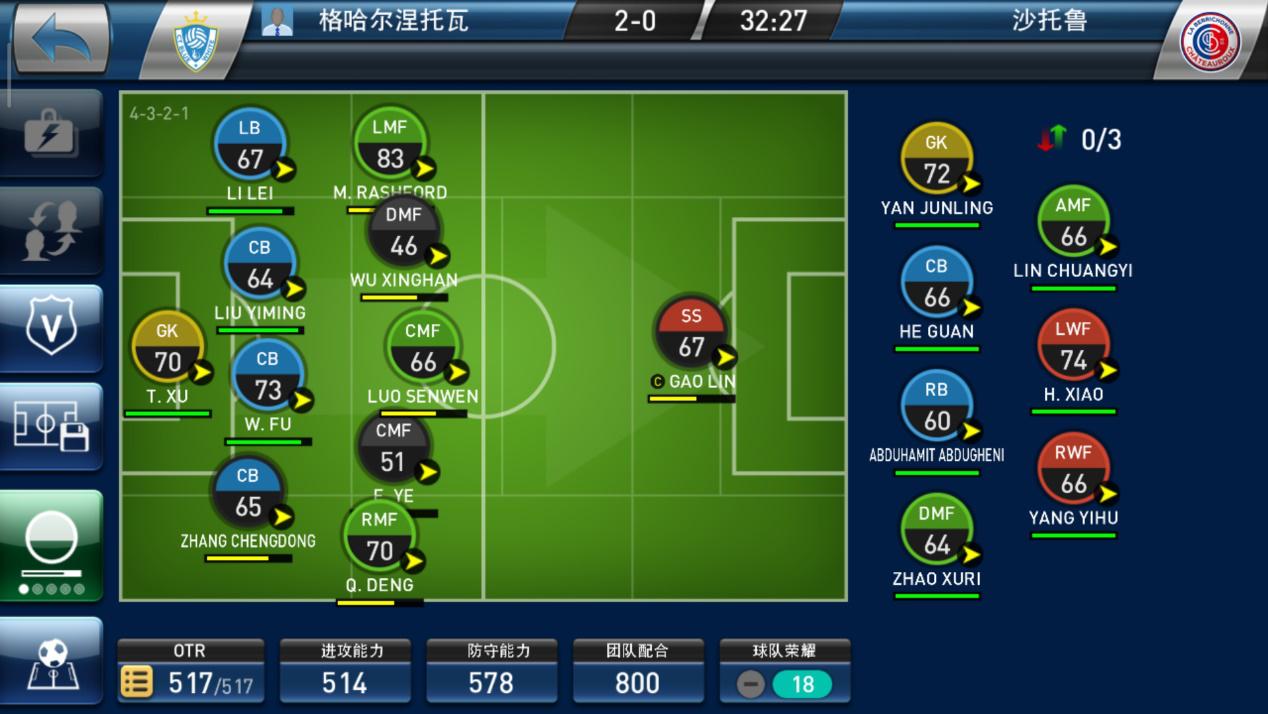Pick substitute H. Xiao from the bench
The image size is (1268, 714).
pyautogui.click(x=1074, y=349)
